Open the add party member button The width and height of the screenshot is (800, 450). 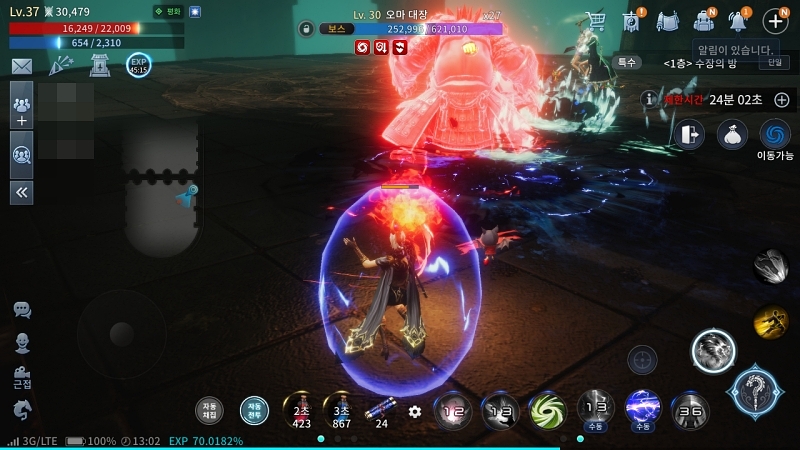(x=21, y=105)
